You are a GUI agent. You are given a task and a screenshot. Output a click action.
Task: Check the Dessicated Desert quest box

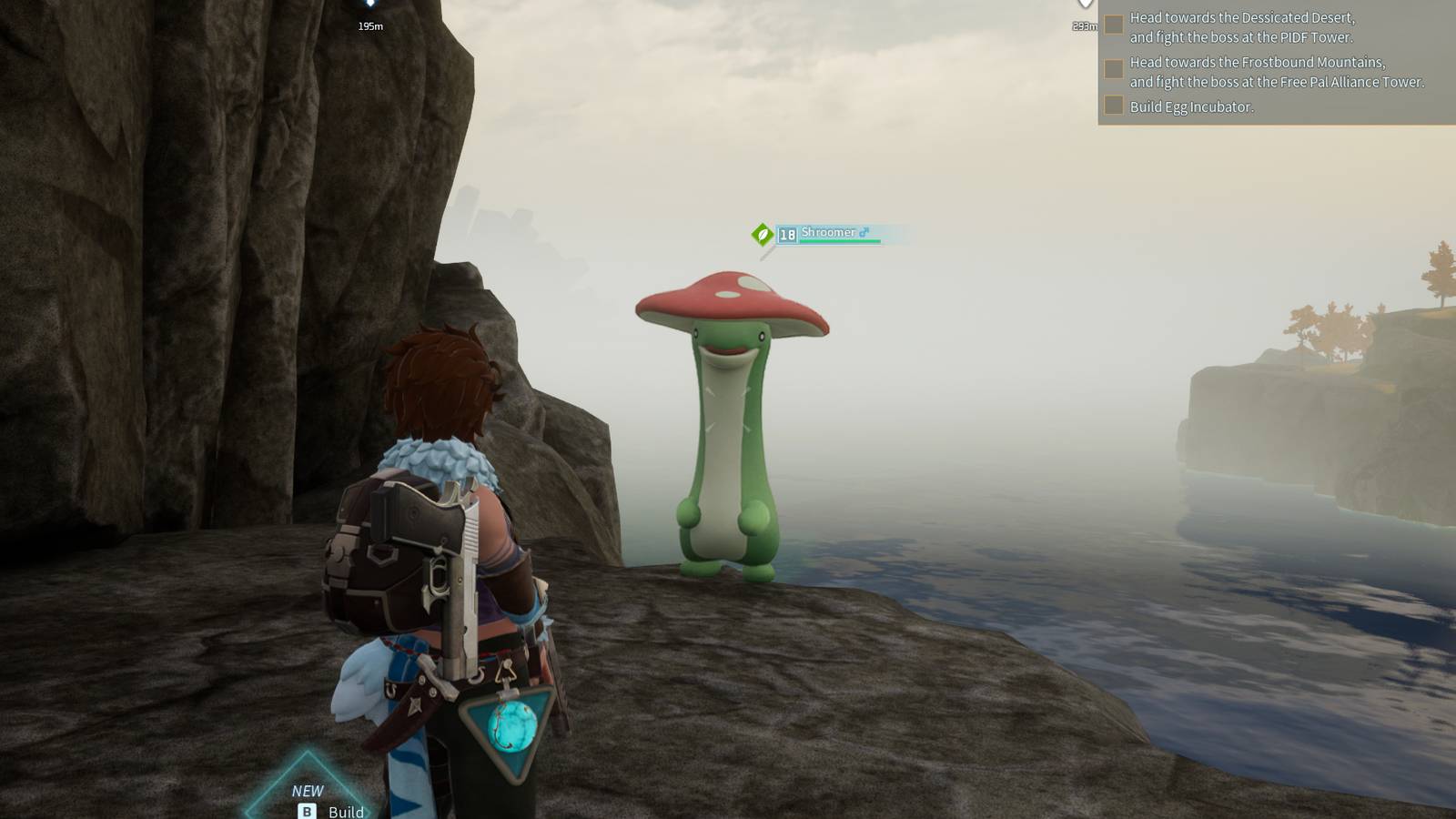point(1112,24)
